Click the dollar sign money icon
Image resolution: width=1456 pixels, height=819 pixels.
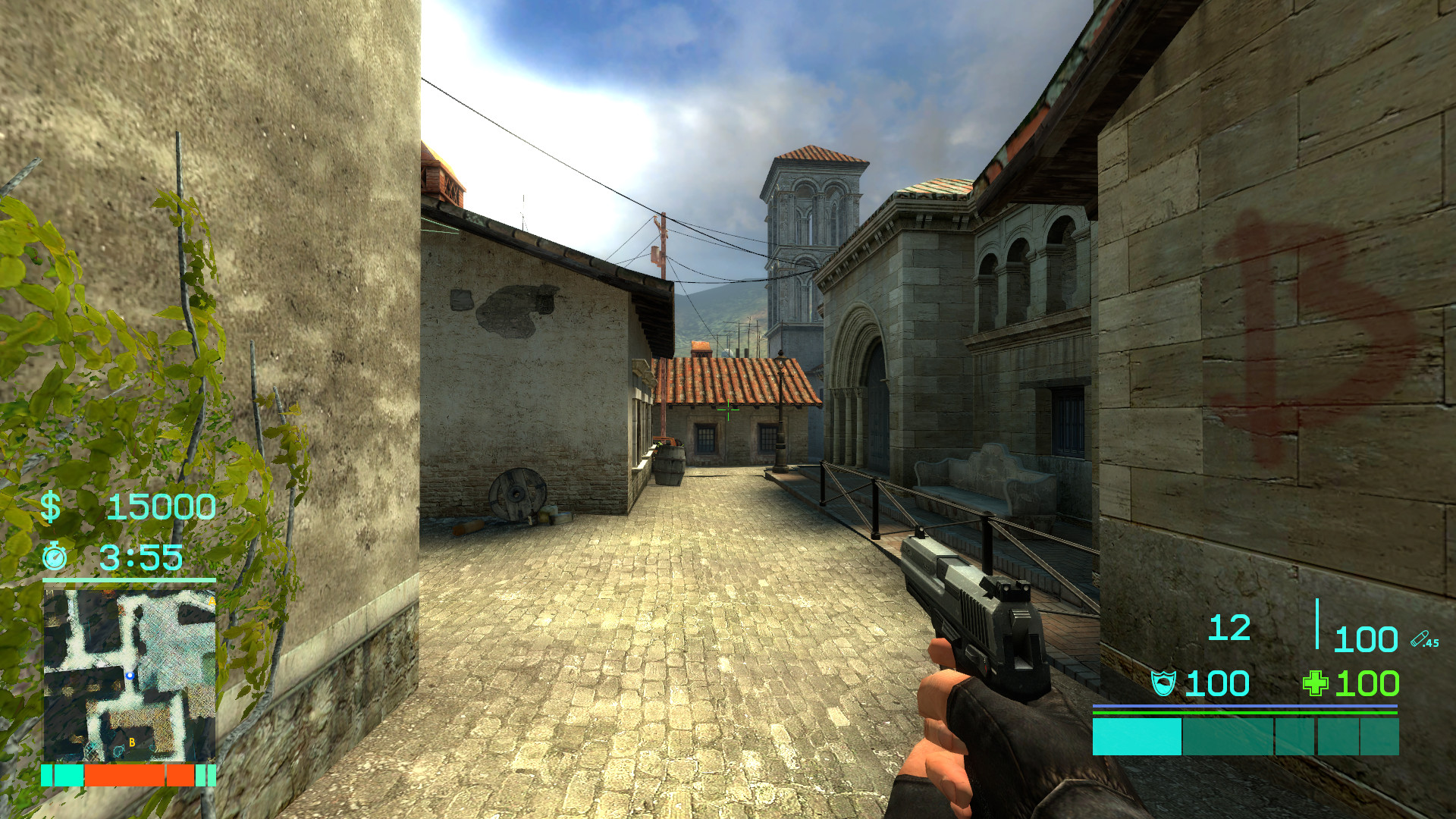click(x=52, y=507)
